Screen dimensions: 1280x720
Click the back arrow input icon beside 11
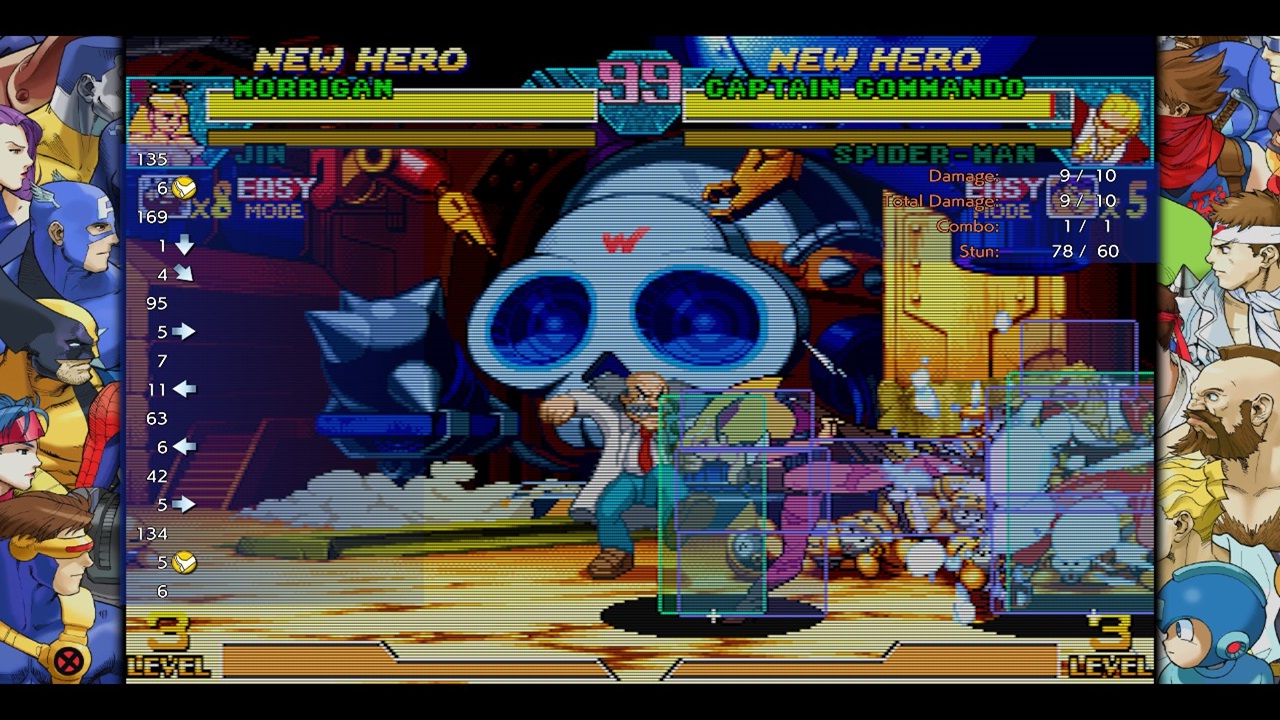(183, 389)
